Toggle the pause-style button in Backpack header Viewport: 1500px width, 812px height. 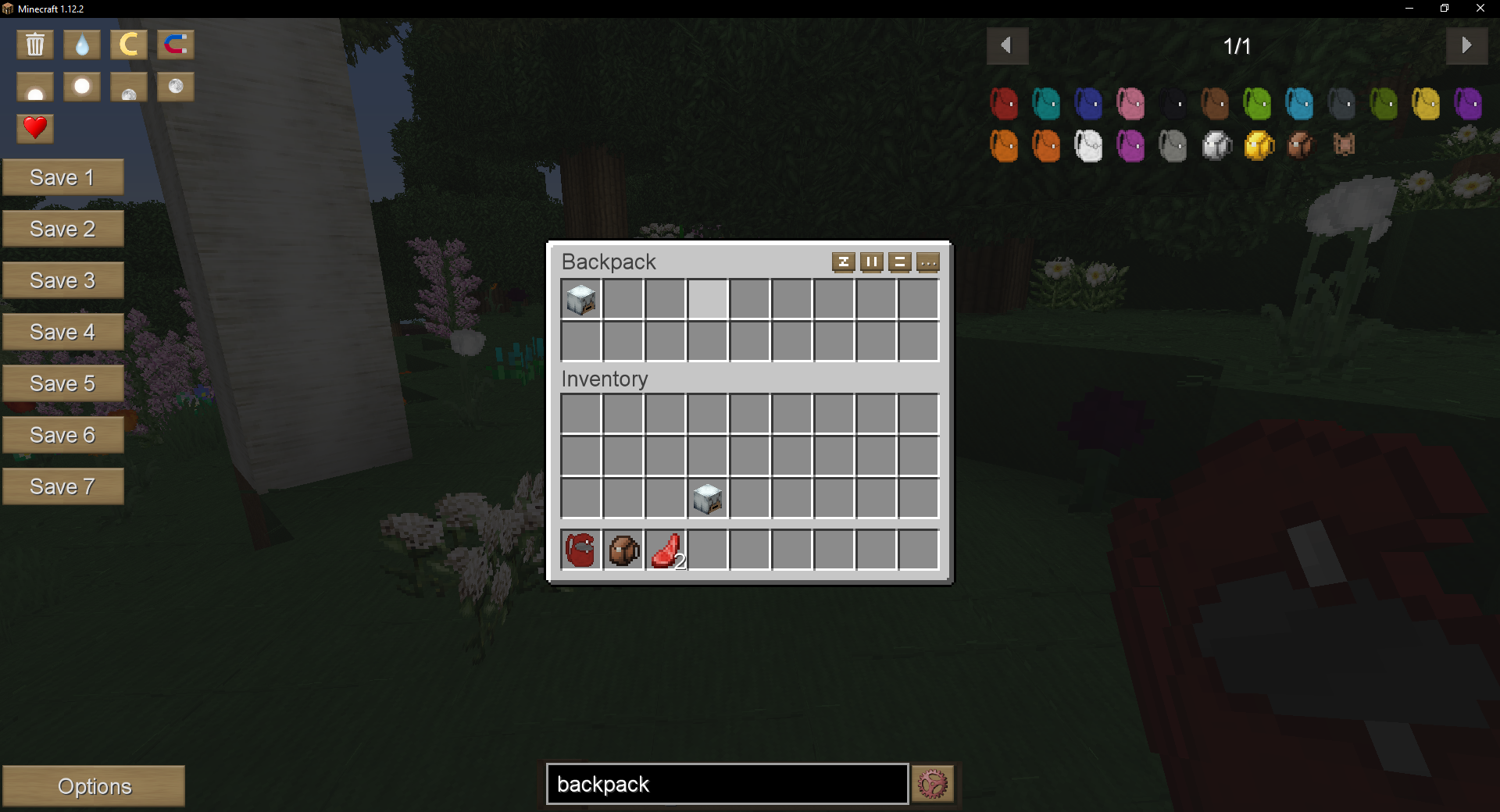pyautogui.click(x=872, y=262)
